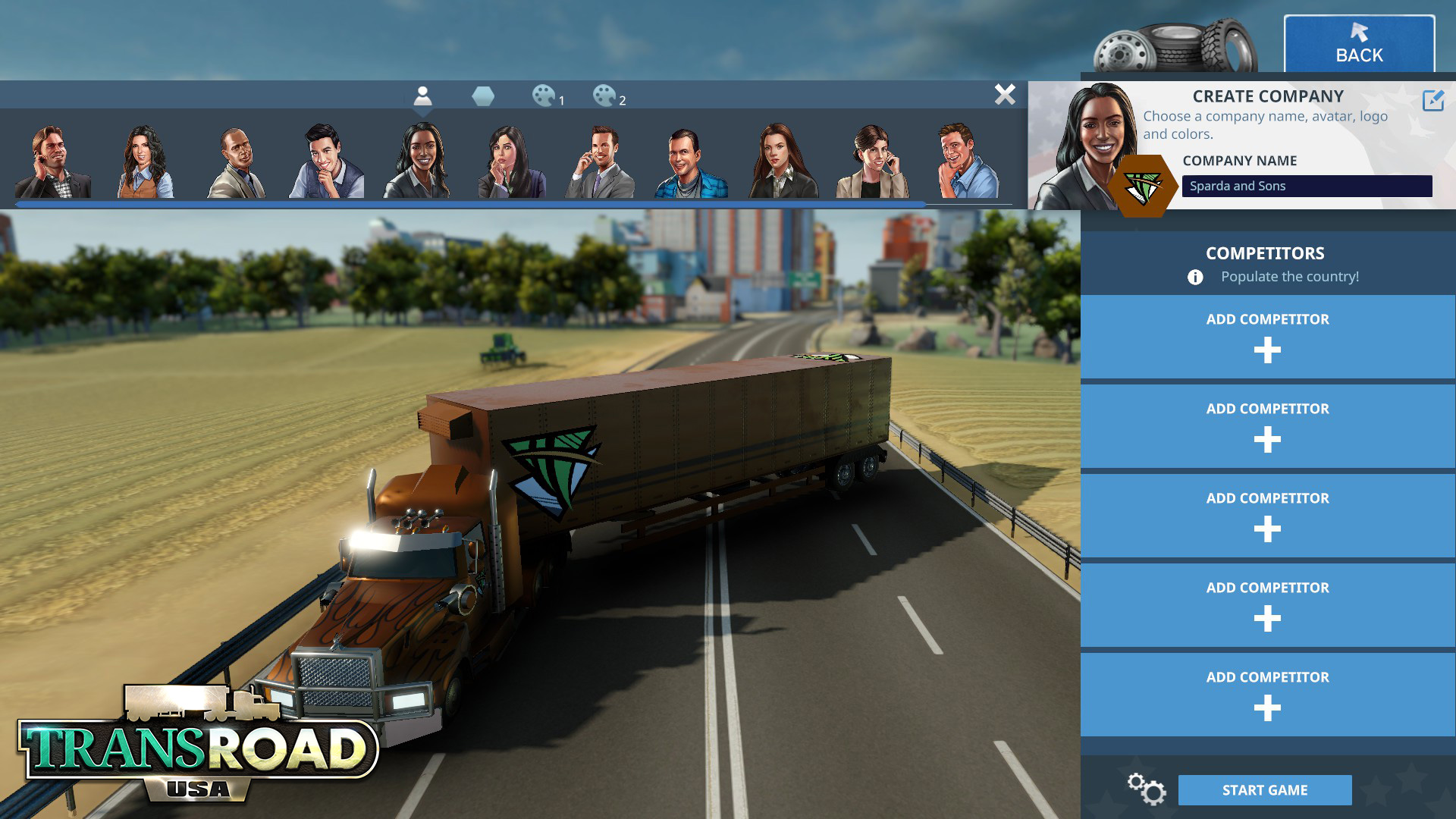Image resolution: width=1456 pixels, height=819 pixels.
Task: Click the company logo hexagon badge
Action: 1142,187
